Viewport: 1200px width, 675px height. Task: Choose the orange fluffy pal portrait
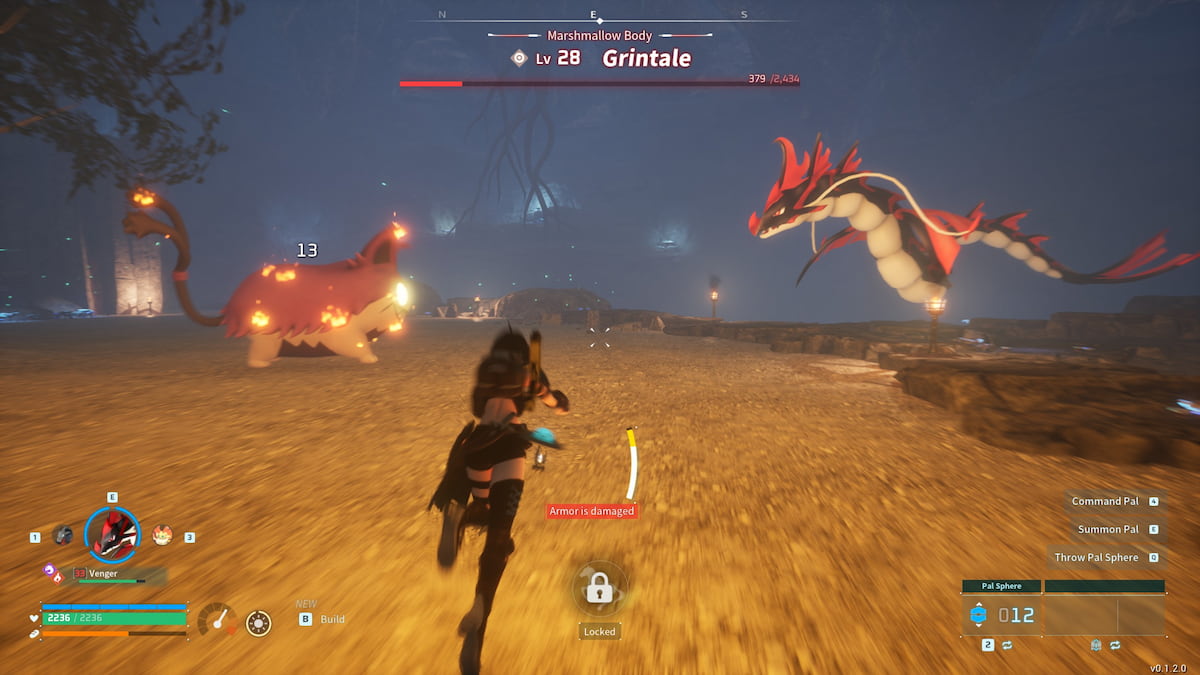(162, 535)
